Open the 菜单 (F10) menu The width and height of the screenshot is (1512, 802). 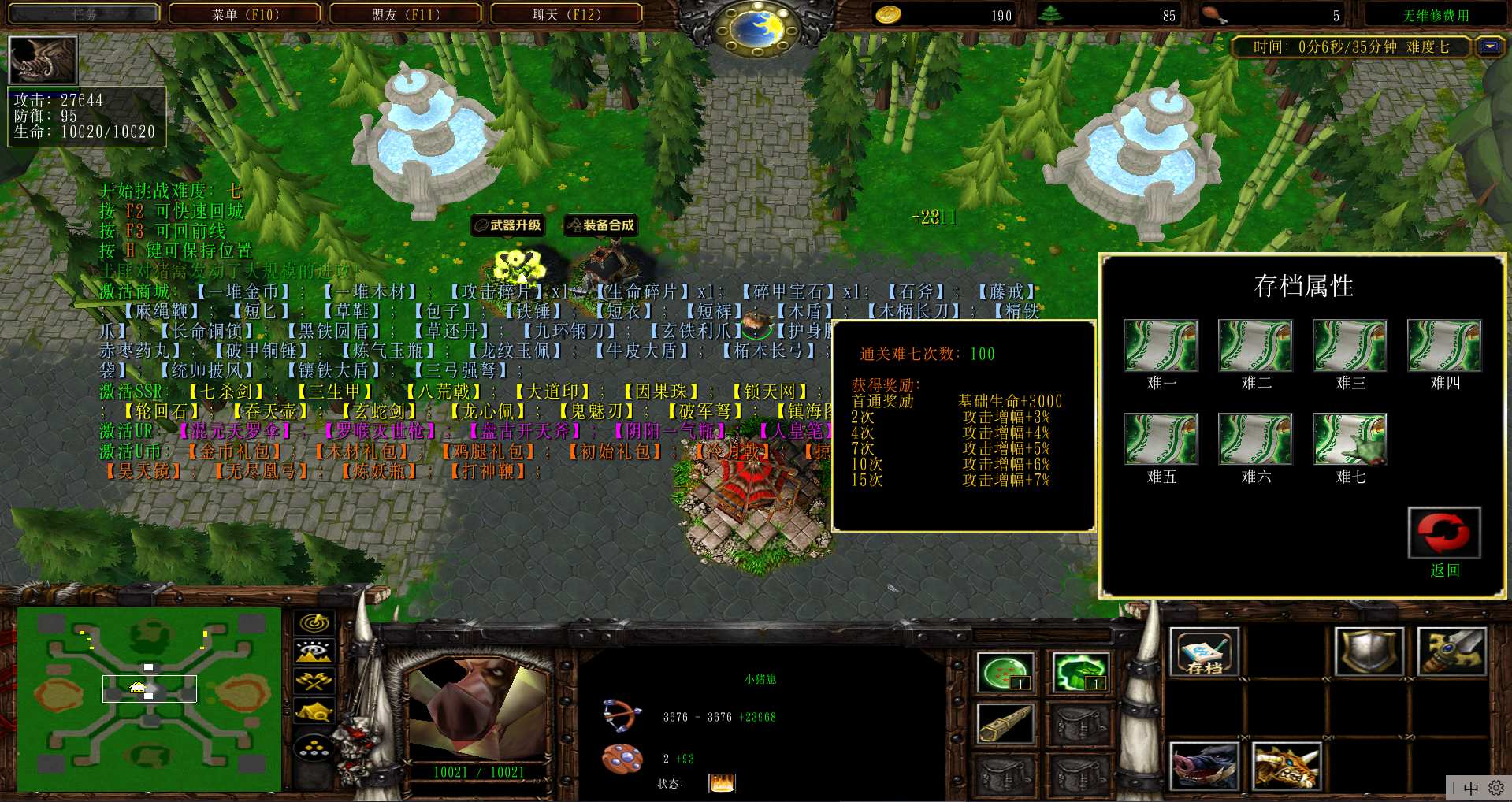(245, 14)
